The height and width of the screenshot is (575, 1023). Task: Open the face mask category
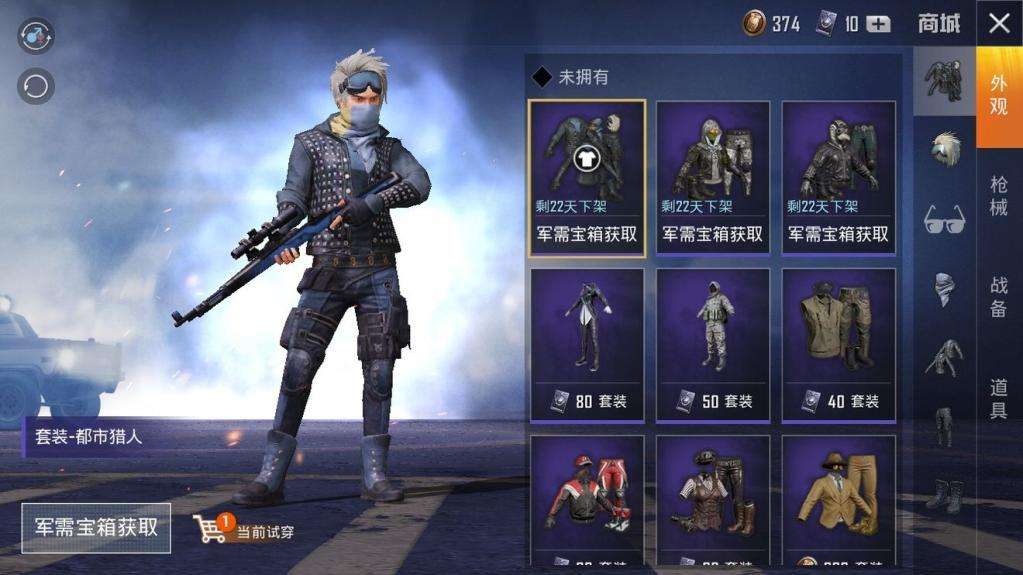tap(944, 288)
